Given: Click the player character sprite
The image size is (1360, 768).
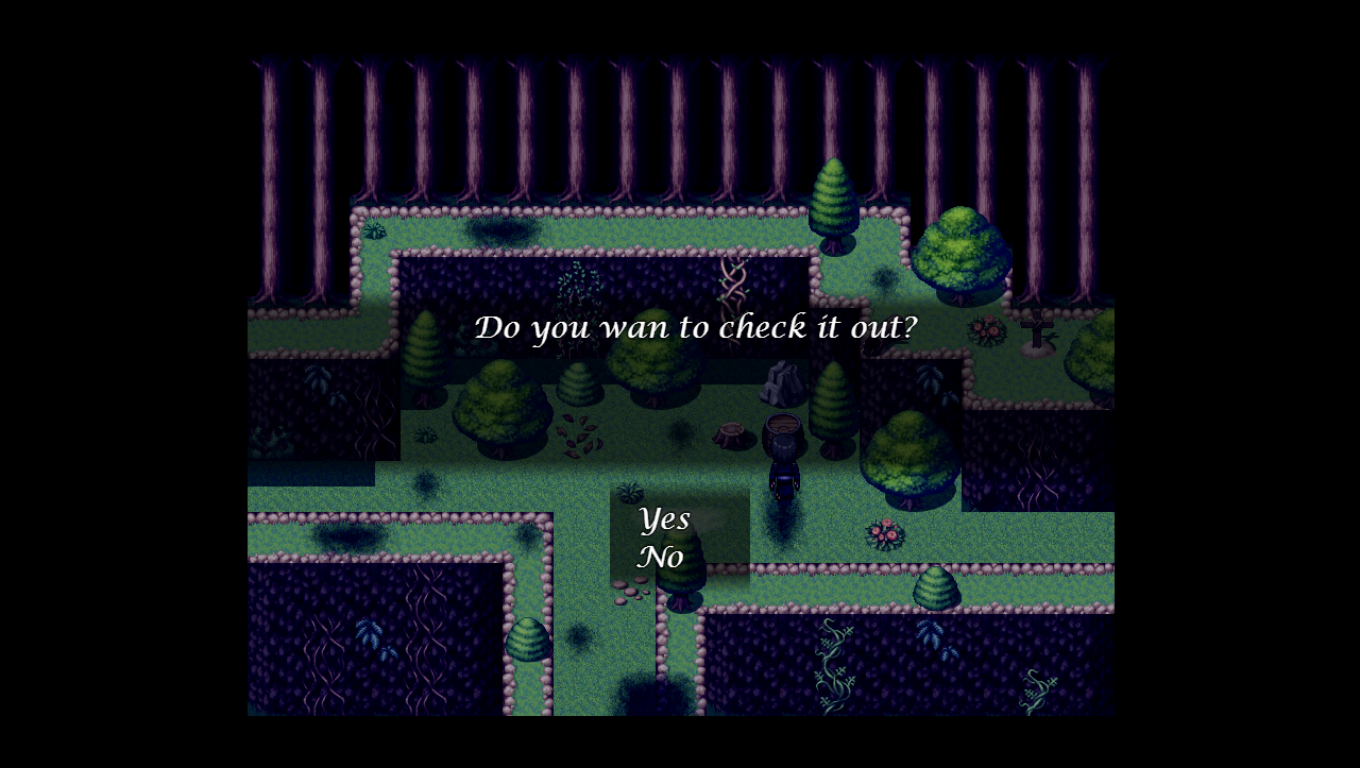Looking at the screenshot, I should click(x=783, y=460).
